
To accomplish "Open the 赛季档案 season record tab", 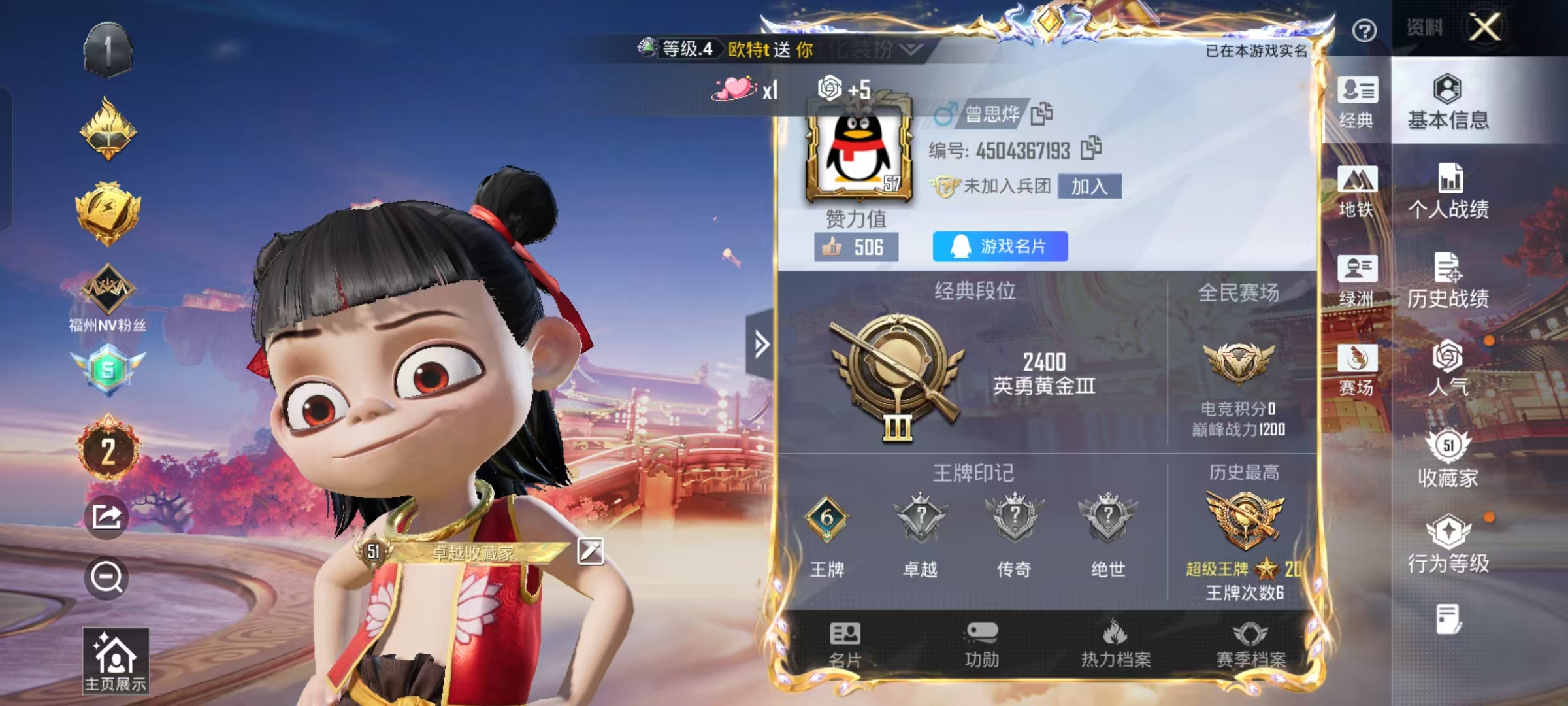I will point(1250,645).
